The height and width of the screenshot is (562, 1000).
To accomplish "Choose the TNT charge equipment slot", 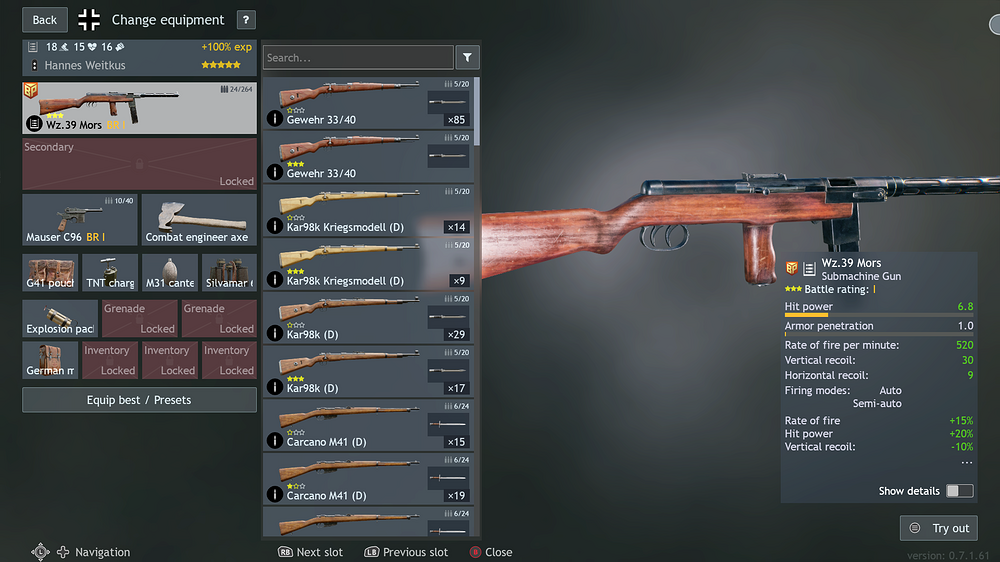I will (x=110, y=273).
